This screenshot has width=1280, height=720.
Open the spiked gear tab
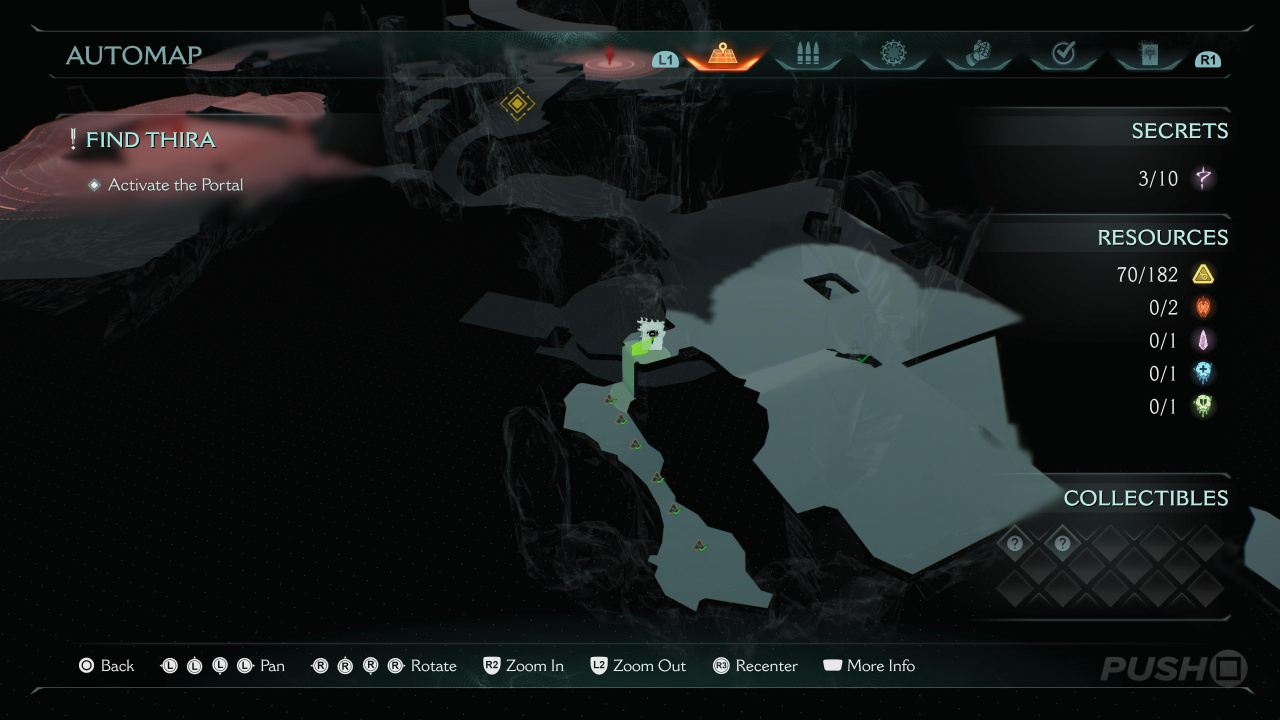tap(893, 55)
